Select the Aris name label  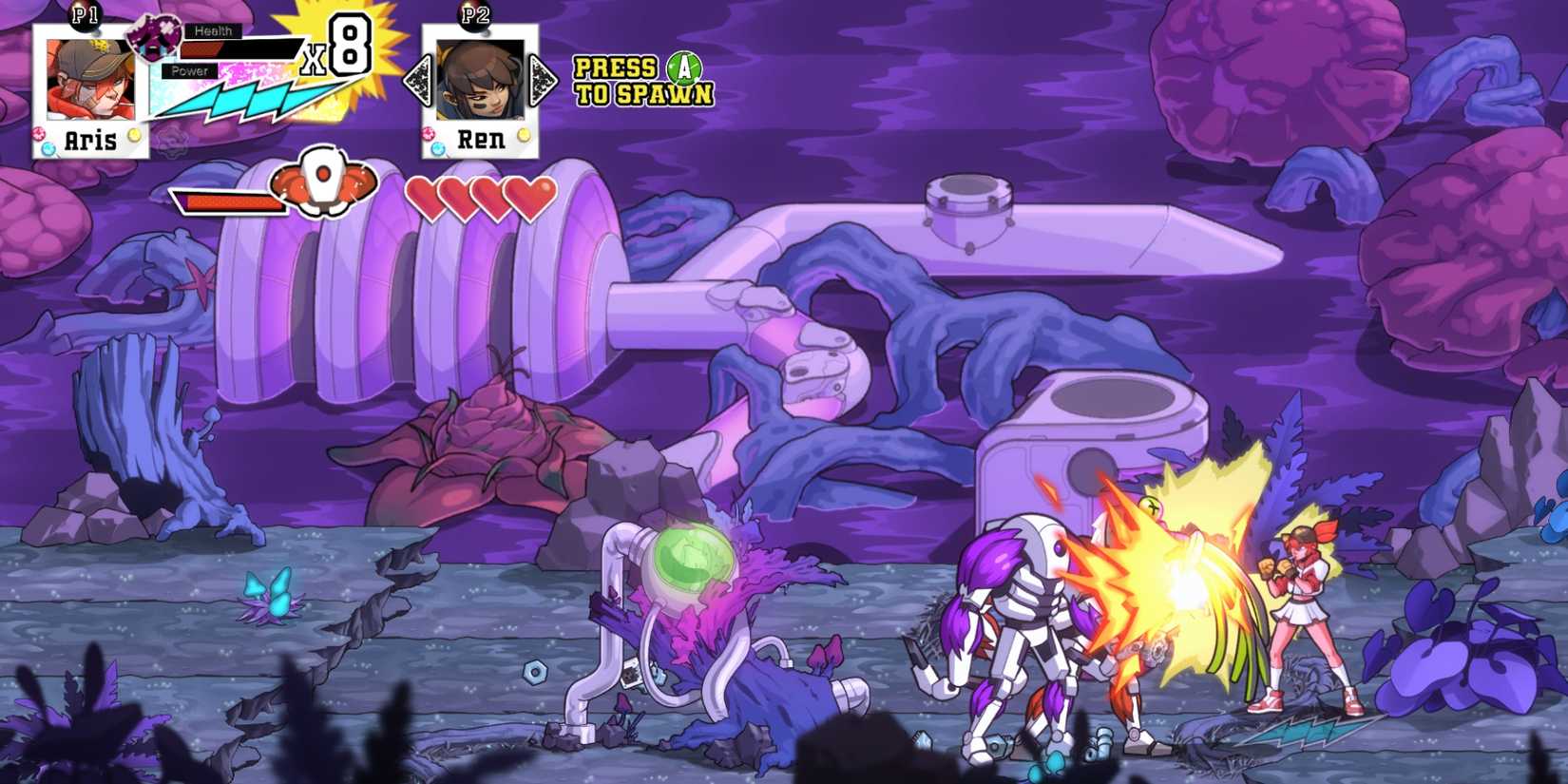click(90, 140)
